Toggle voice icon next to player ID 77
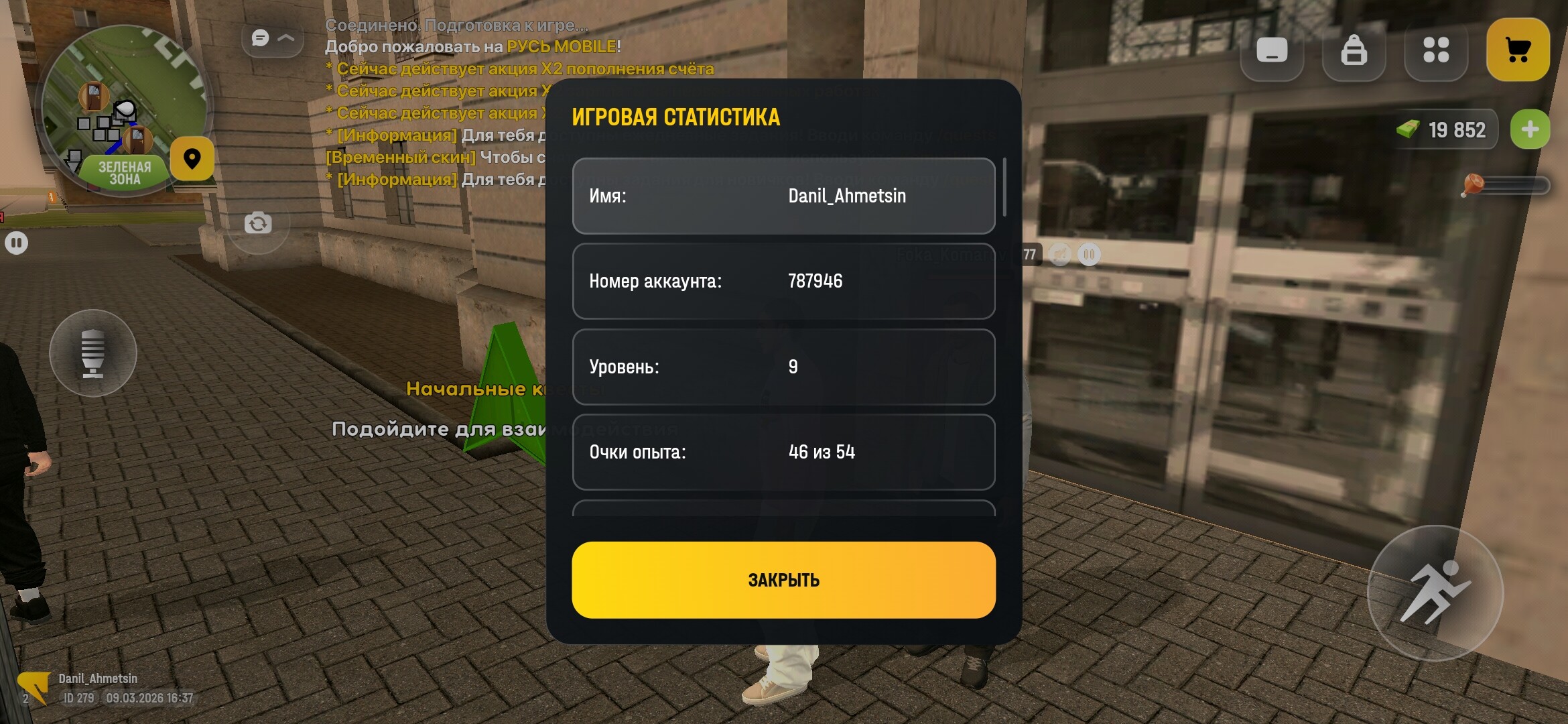 [1061, 253]
